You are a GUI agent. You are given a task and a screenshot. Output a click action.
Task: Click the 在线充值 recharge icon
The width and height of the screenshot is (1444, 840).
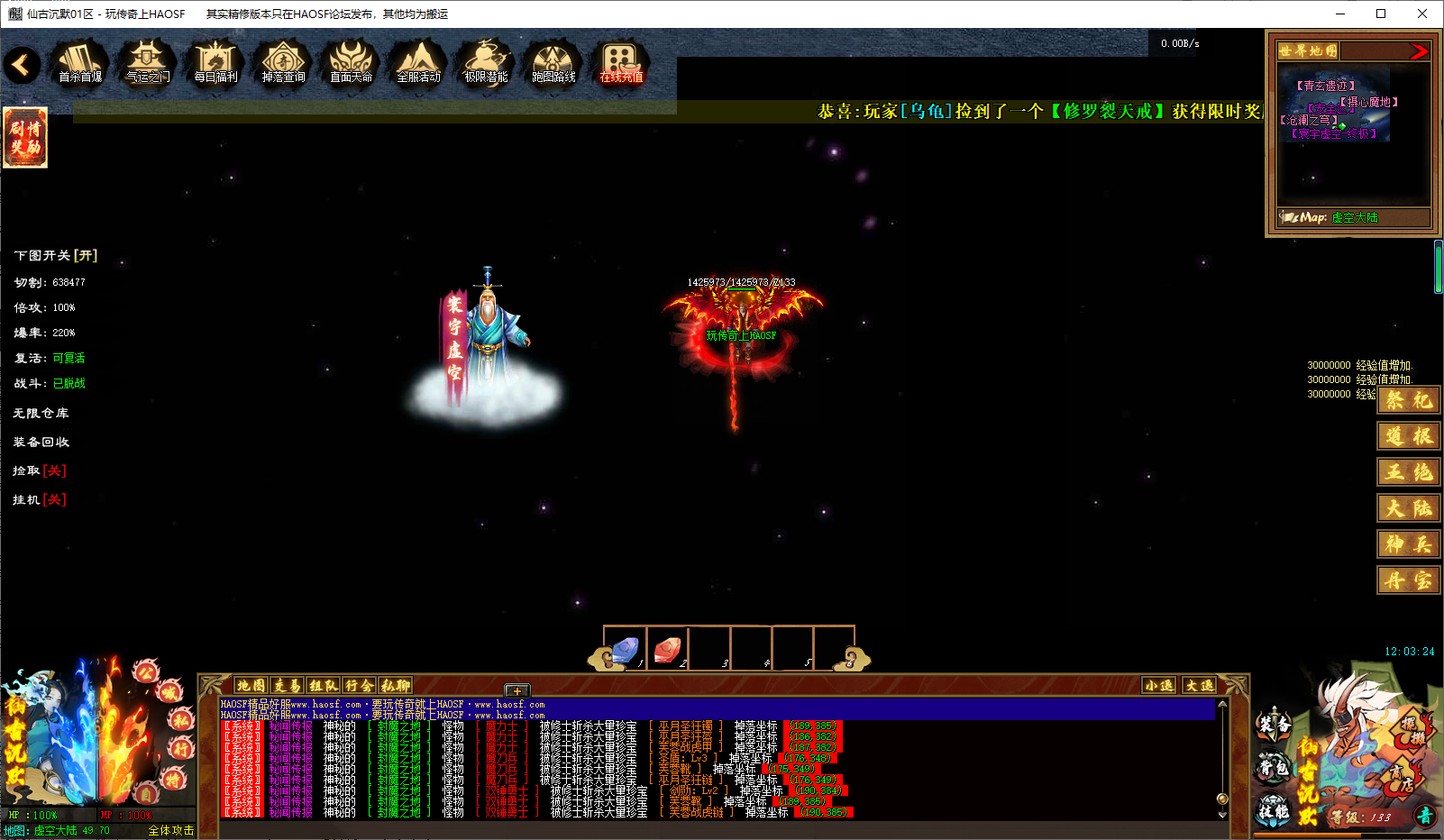(x=621, y=63)
